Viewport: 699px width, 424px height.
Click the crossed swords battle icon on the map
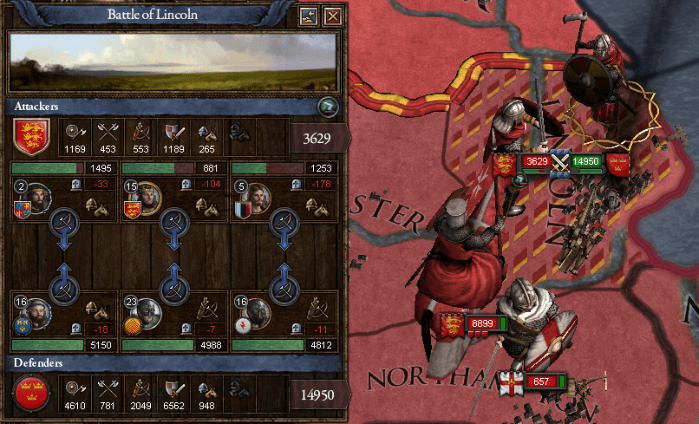(561, 162)
